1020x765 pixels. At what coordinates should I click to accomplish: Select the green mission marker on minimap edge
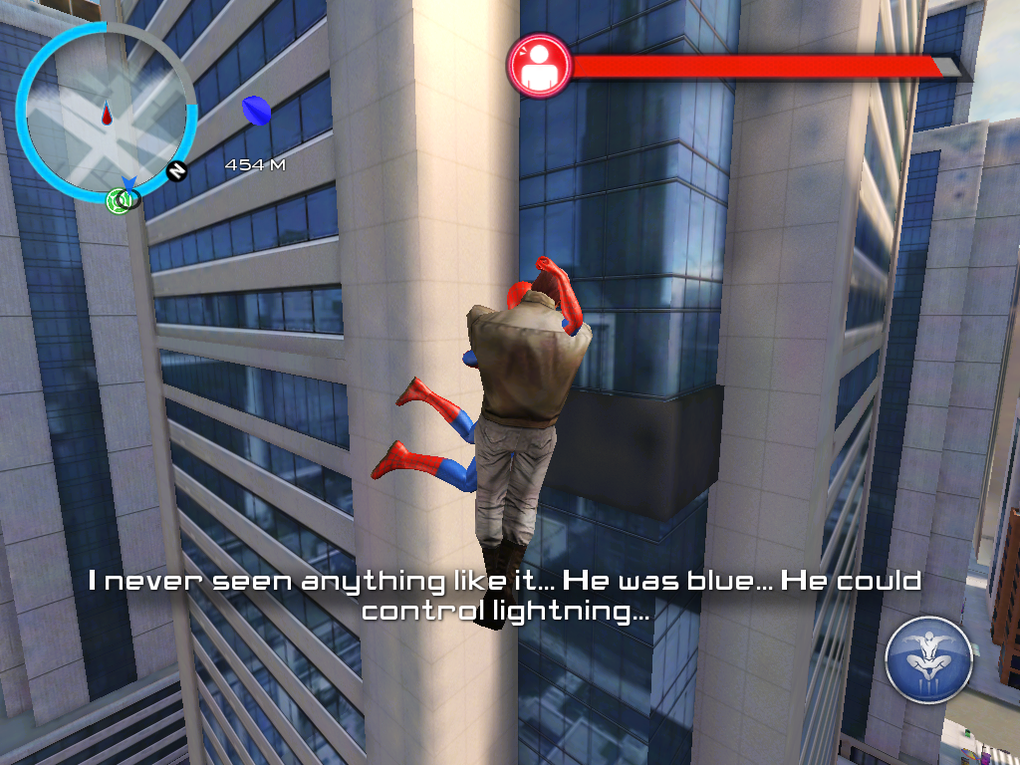pos(119,201)
